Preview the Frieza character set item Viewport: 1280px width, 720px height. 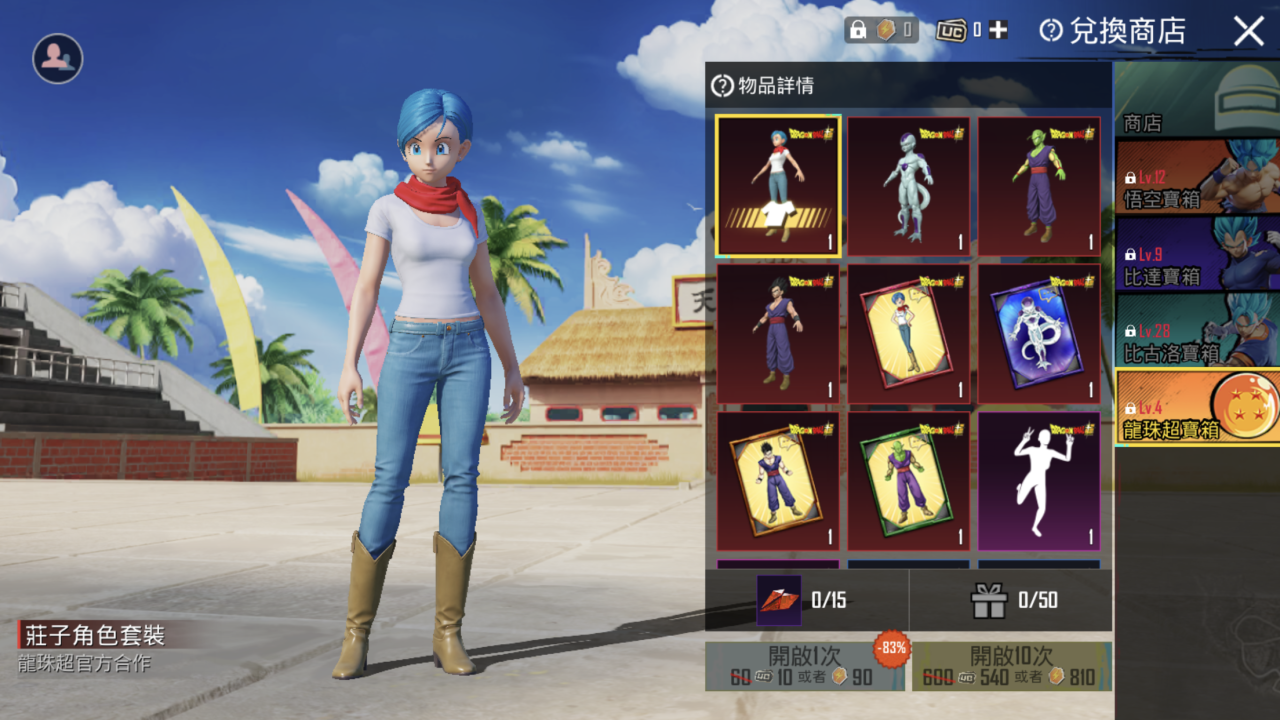pyautogui.click(x=909, y=186)
